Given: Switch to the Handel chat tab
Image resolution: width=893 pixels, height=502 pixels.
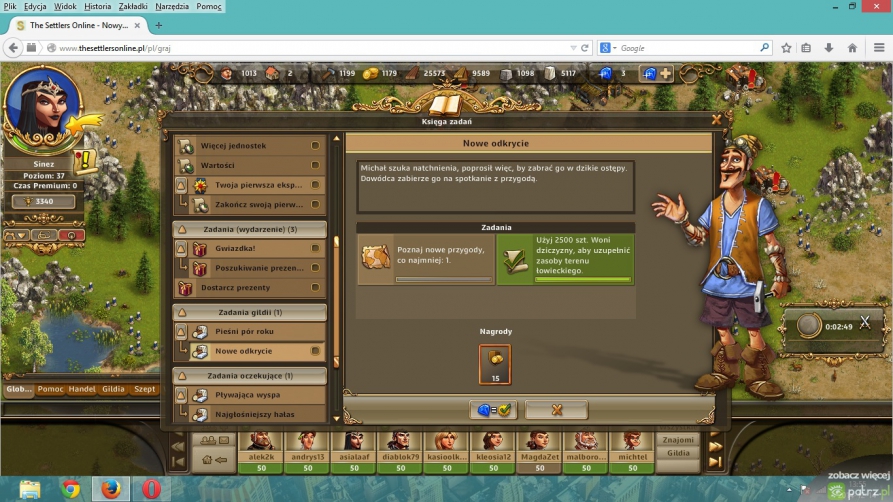Looking at the screenshot, I should pyautogui.click(x=83, y=389).
